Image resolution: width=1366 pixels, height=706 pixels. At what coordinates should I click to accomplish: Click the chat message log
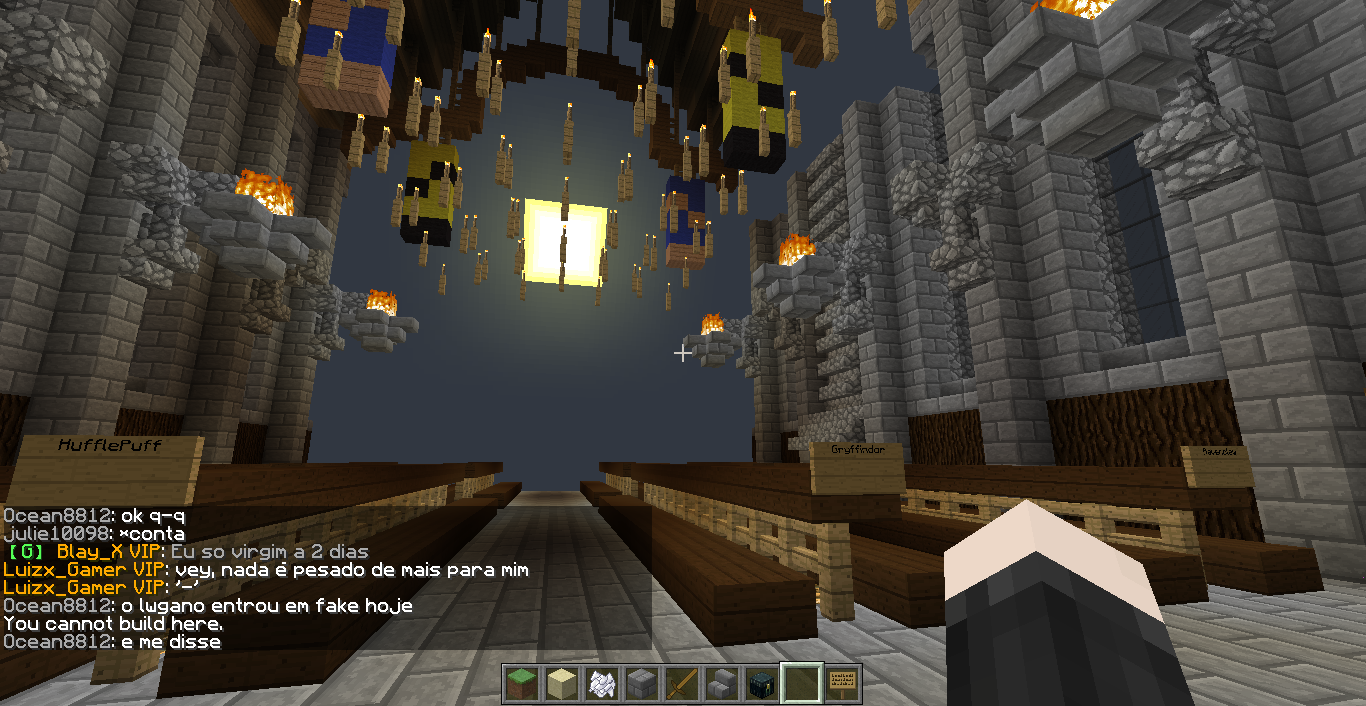pyautogui.click(x=300, y=578)
